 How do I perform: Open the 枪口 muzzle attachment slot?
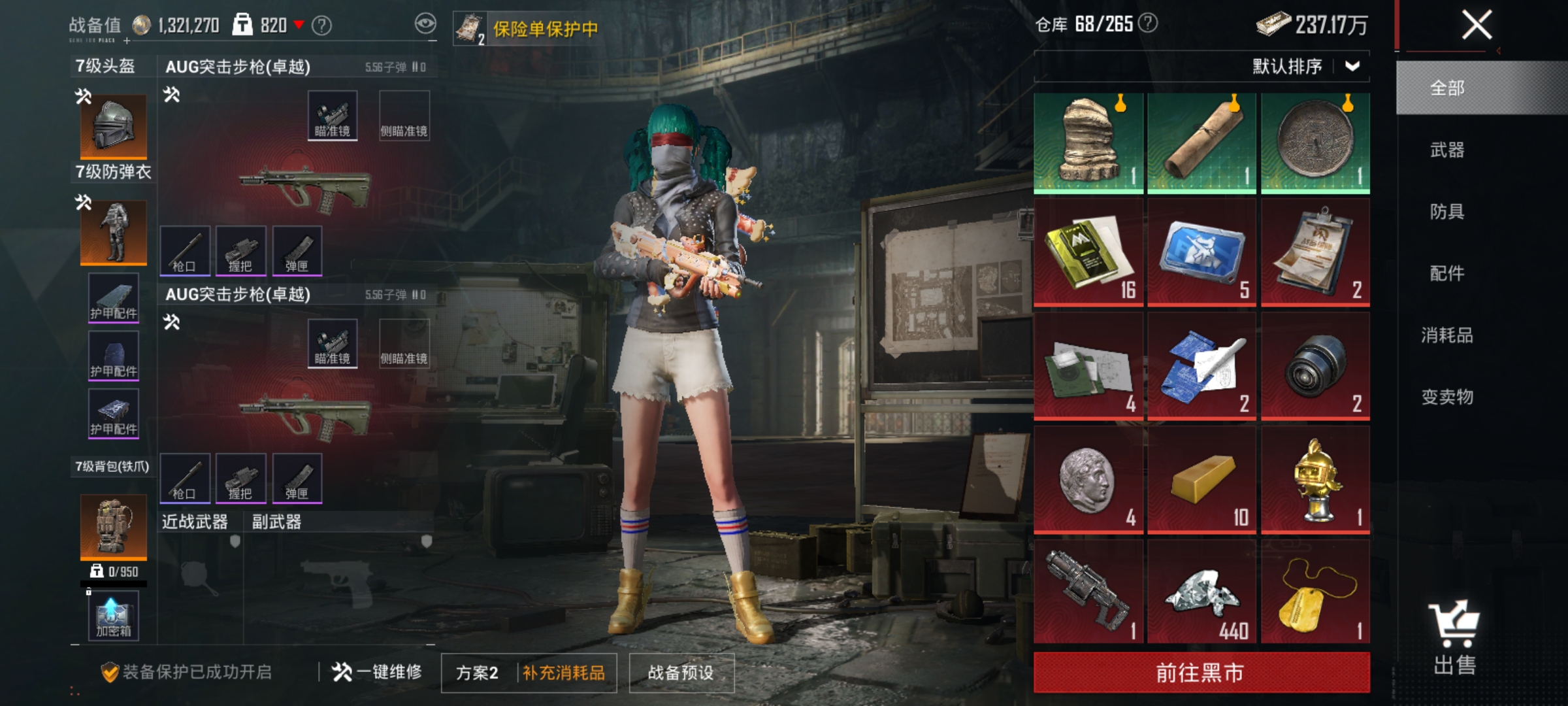(x=185, y=252)
